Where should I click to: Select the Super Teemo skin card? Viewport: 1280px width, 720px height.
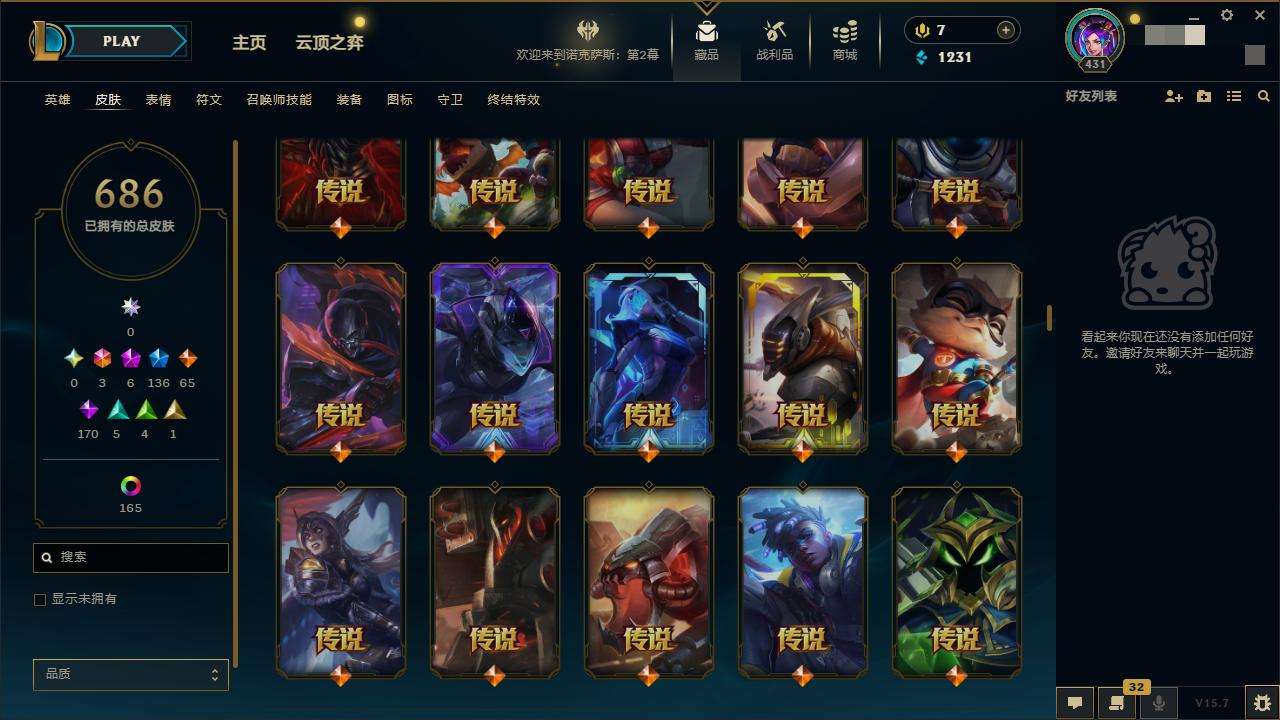956,358
